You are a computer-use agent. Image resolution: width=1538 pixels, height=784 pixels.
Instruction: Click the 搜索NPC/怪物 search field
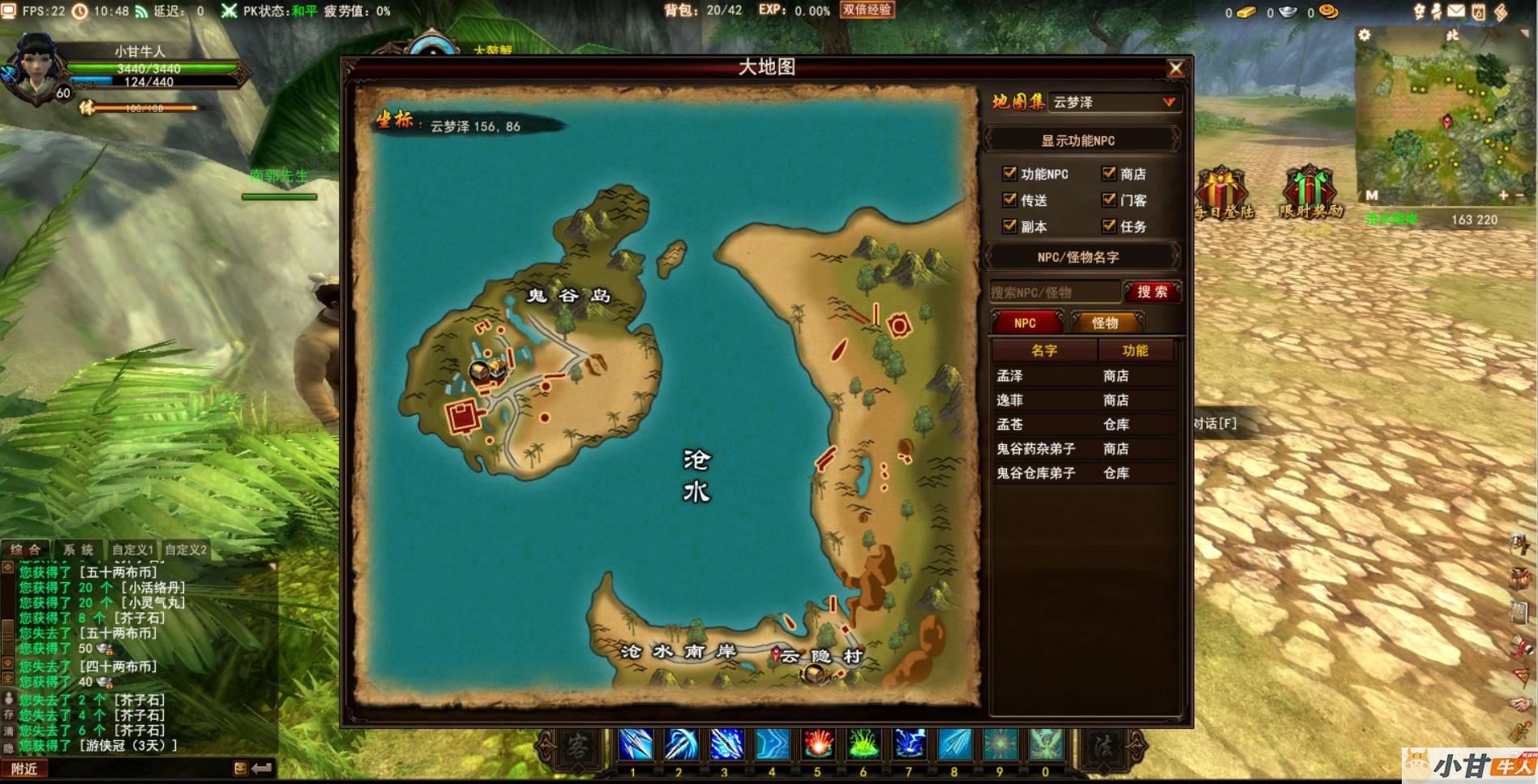[x=1054, y=292]
